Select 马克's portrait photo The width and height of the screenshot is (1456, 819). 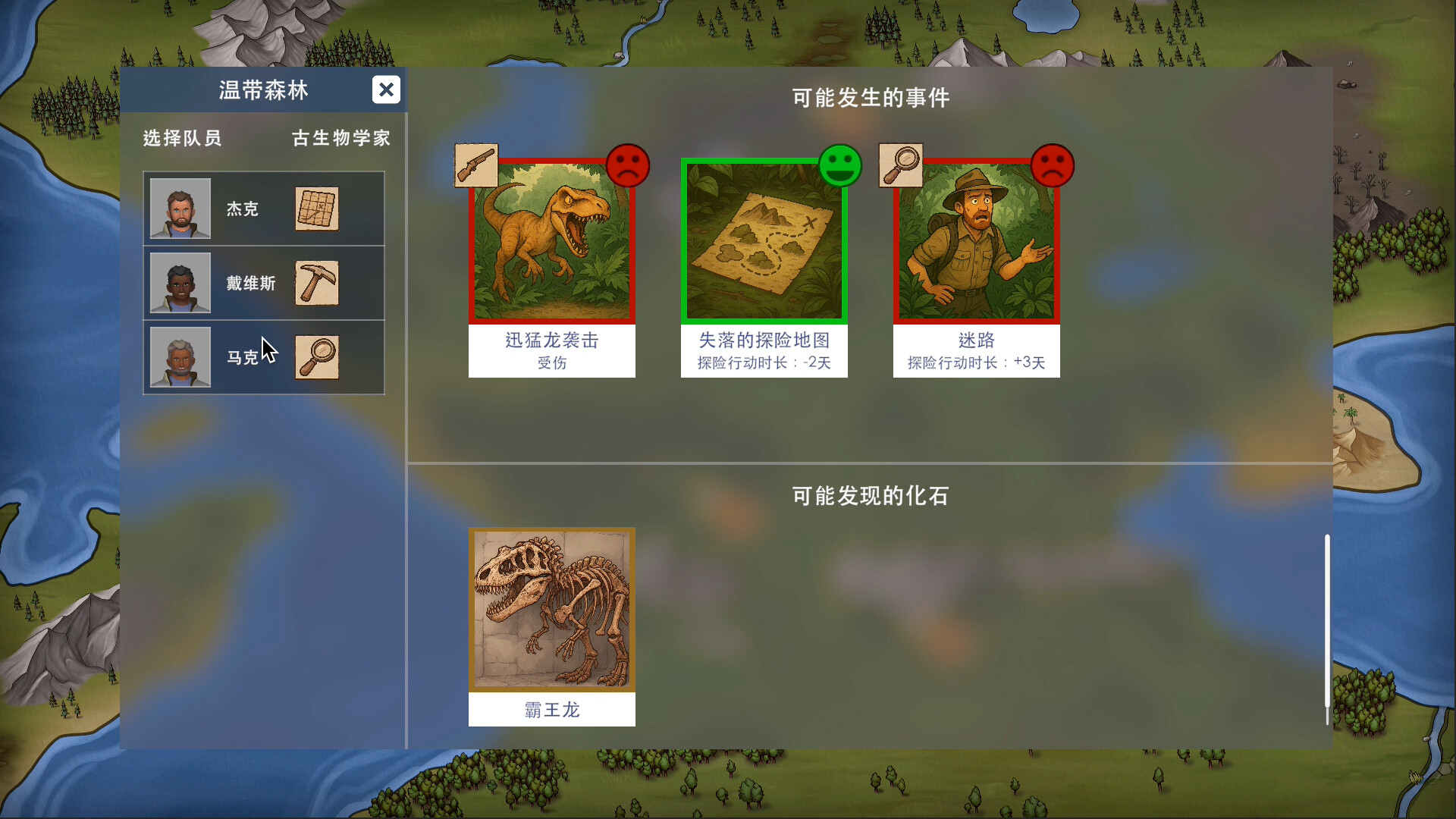(x=180, y=357)
